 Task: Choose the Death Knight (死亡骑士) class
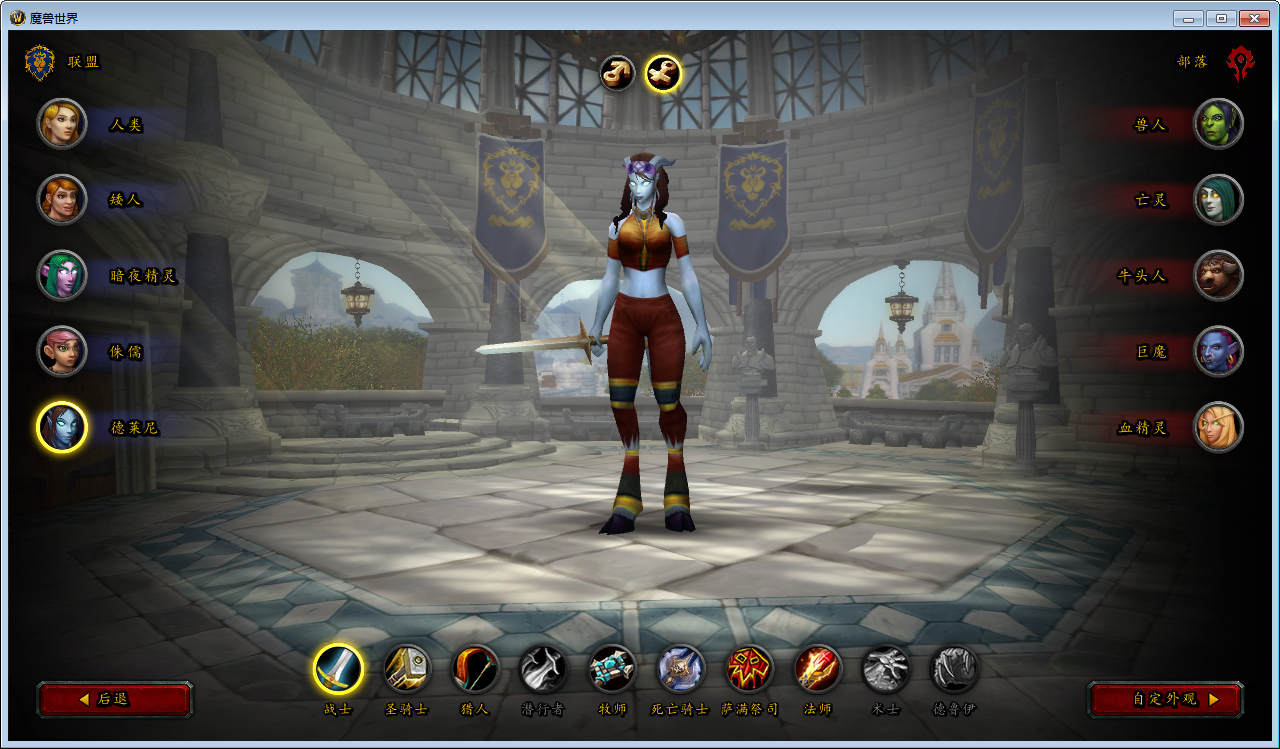point(680,669)
